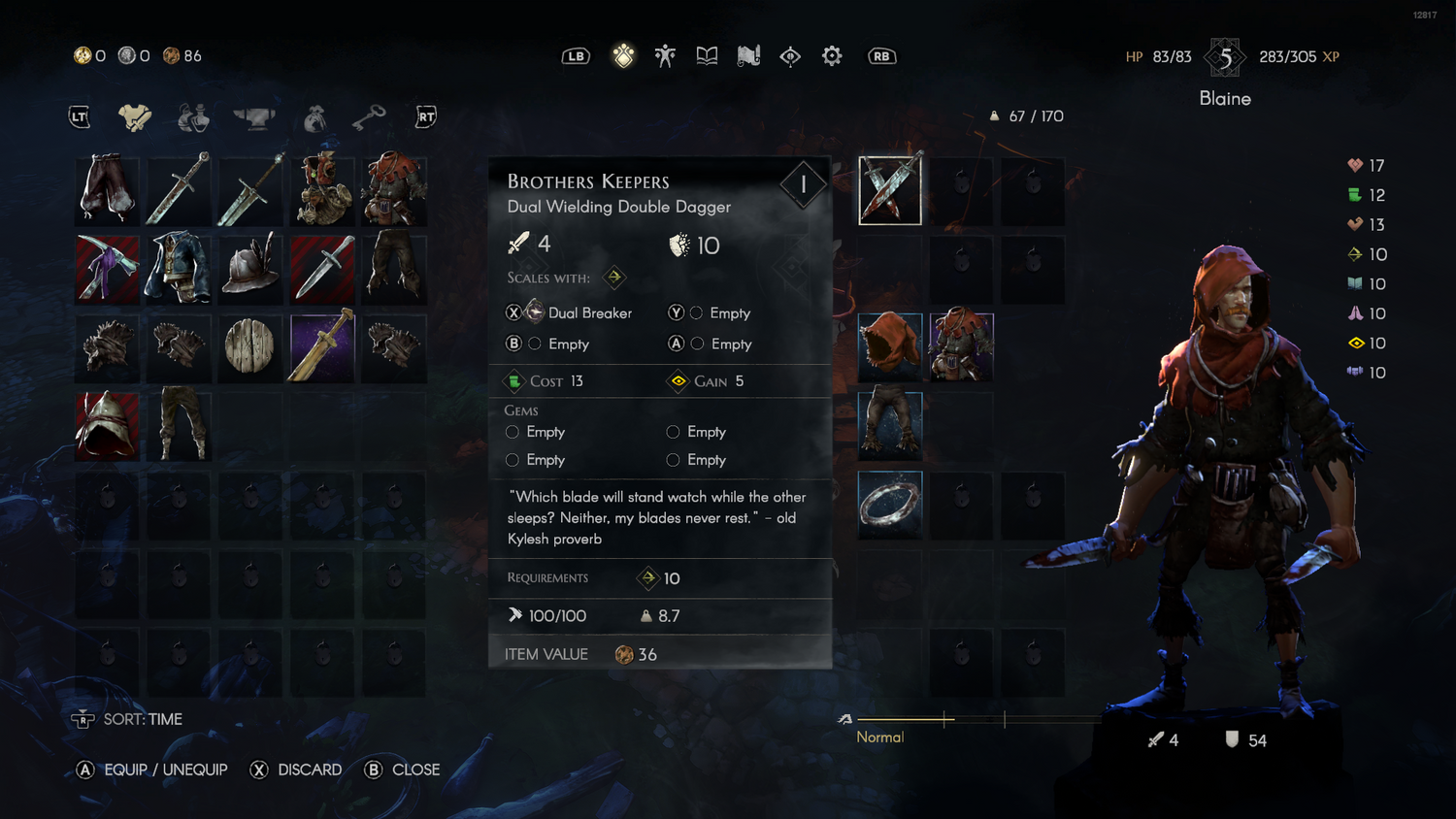Click the Sort: Time option
The width and height of the screenshot is (1456, 819).
click(x=142, y=719)
